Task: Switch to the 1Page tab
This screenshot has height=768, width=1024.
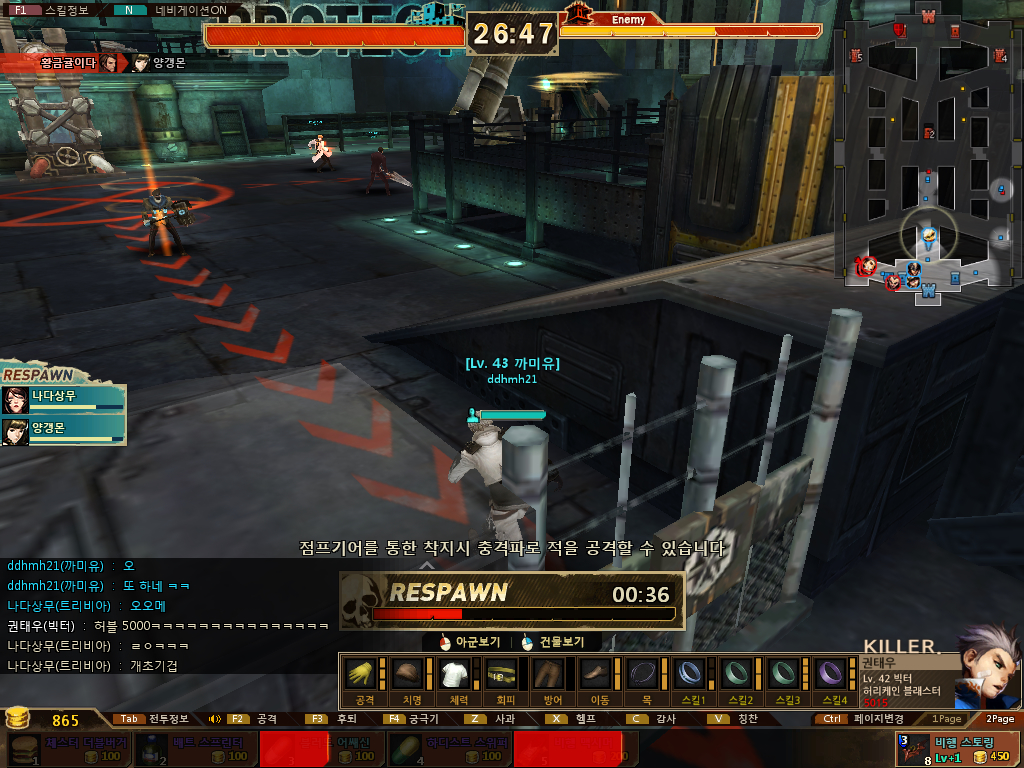Action: coord(946,718)
